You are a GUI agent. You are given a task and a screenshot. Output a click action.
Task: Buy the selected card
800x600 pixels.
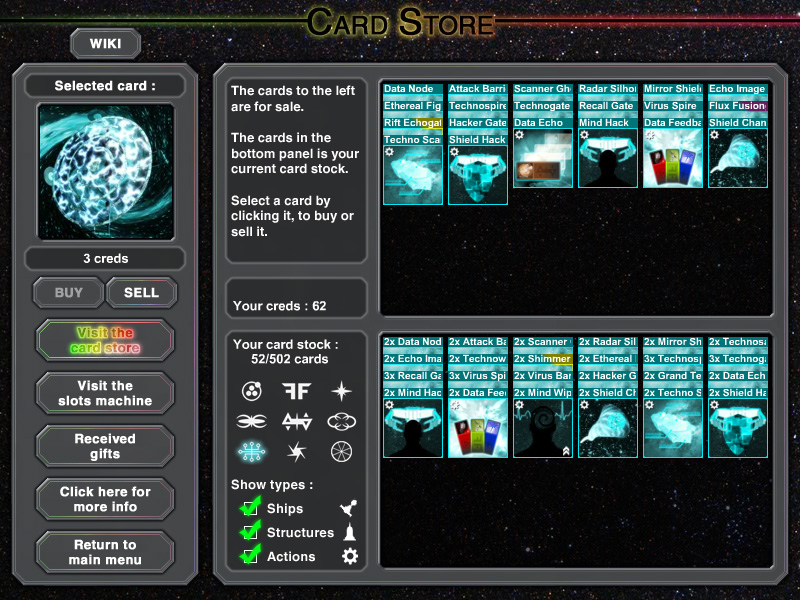[x=69, y=293]
